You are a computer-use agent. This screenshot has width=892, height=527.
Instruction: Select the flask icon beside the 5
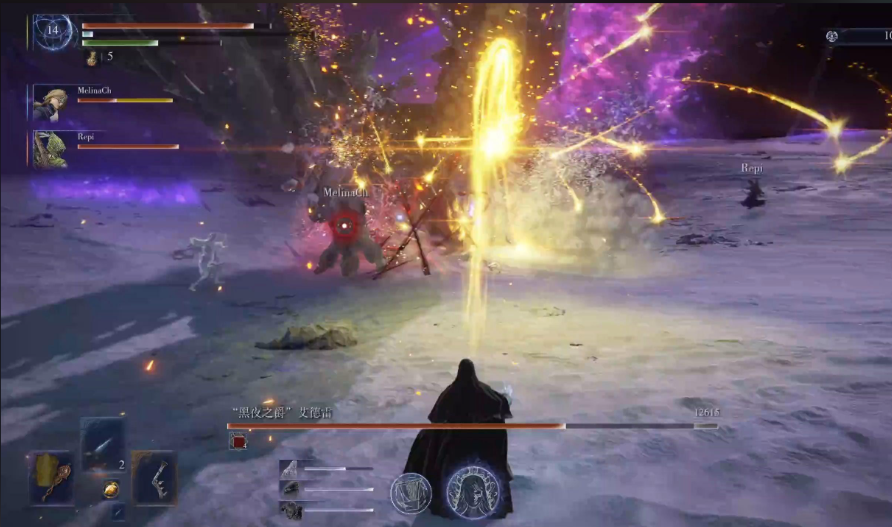[x=91, y=59]
